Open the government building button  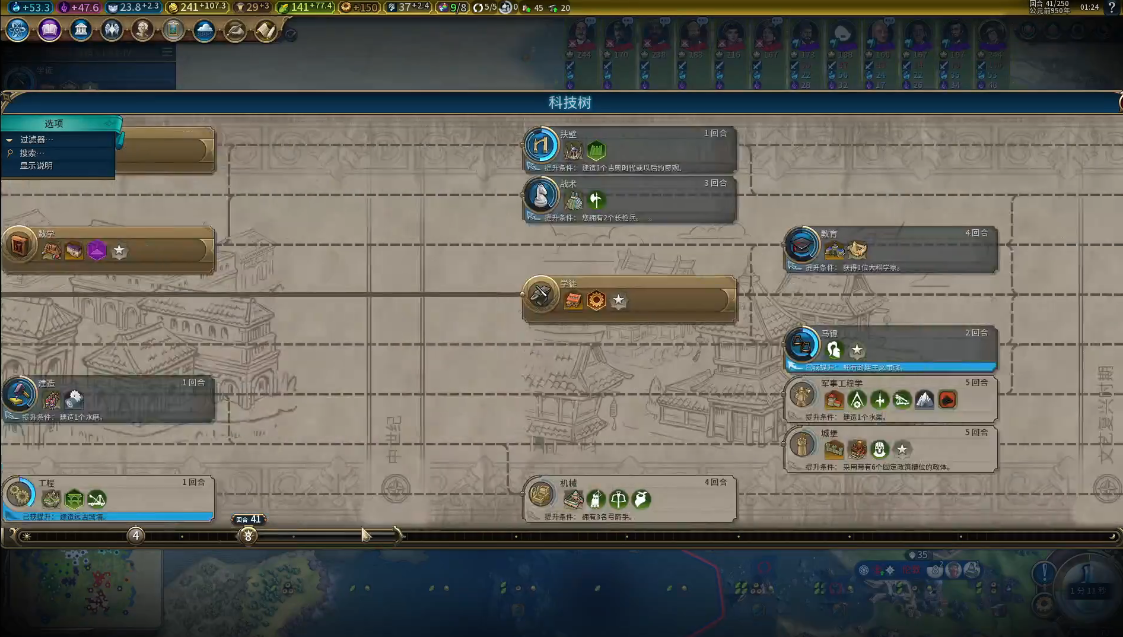click(x=81, y=30)
